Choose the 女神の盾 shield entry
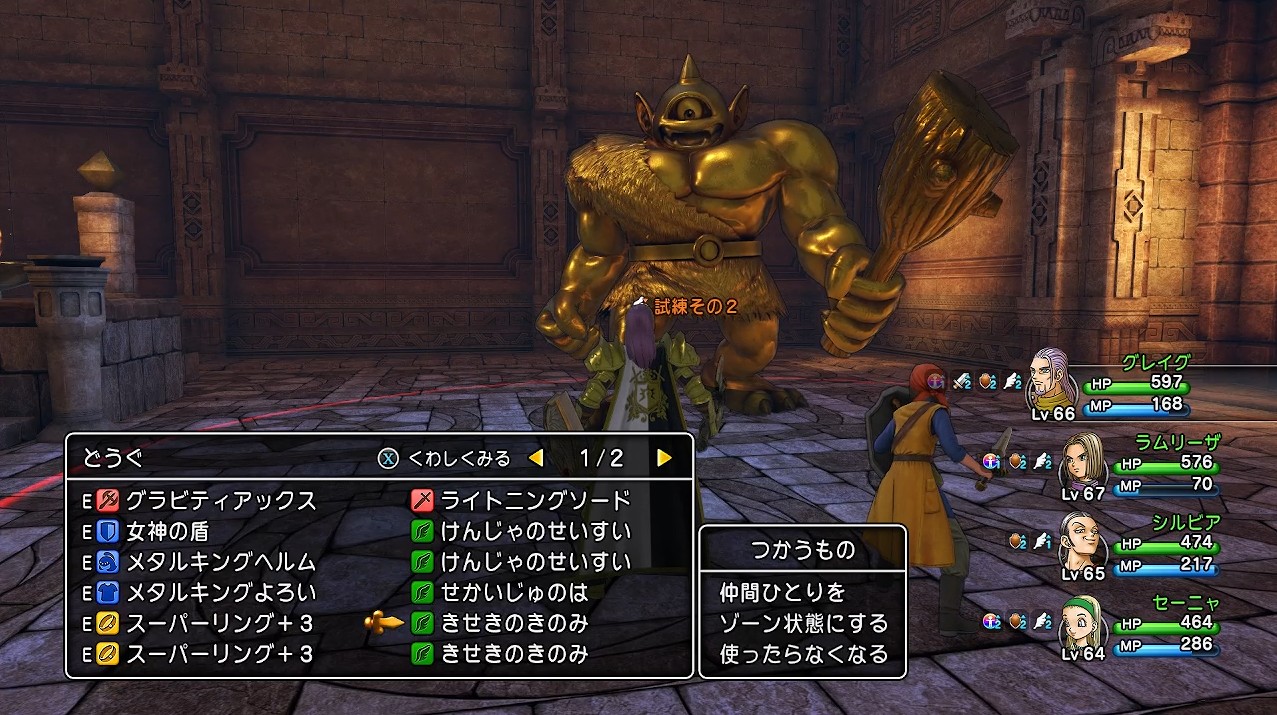 pos(166,531)
